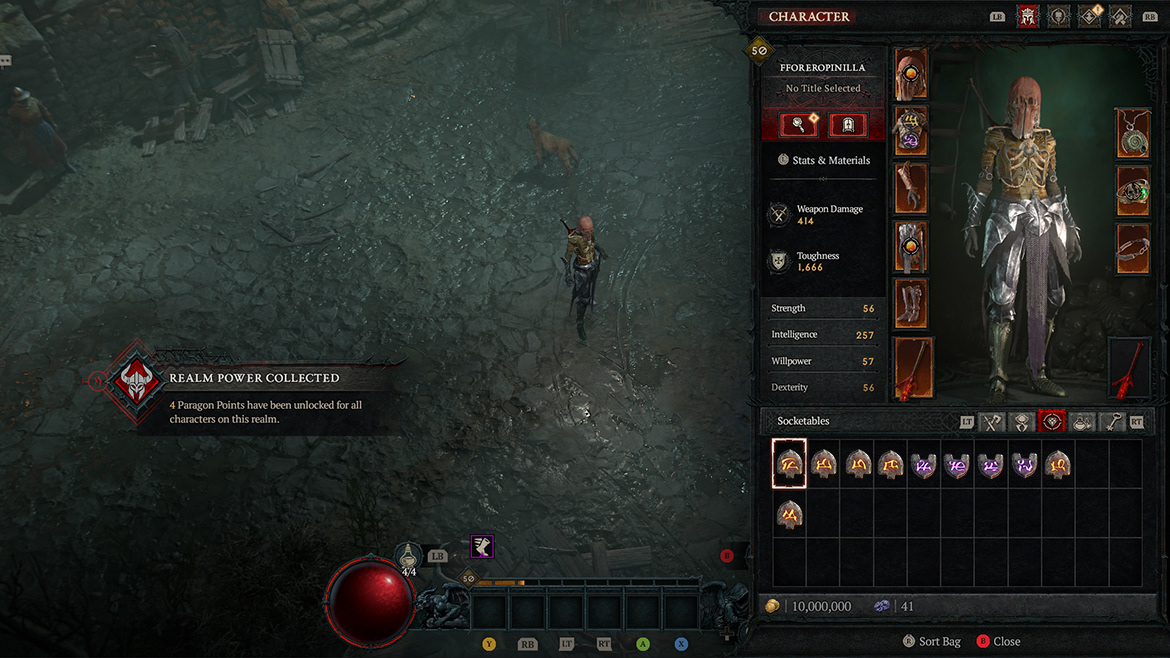Screen dimensions: 1170x658
Task: Select the orange rune in the second row
Action: [x=789, y=515]
